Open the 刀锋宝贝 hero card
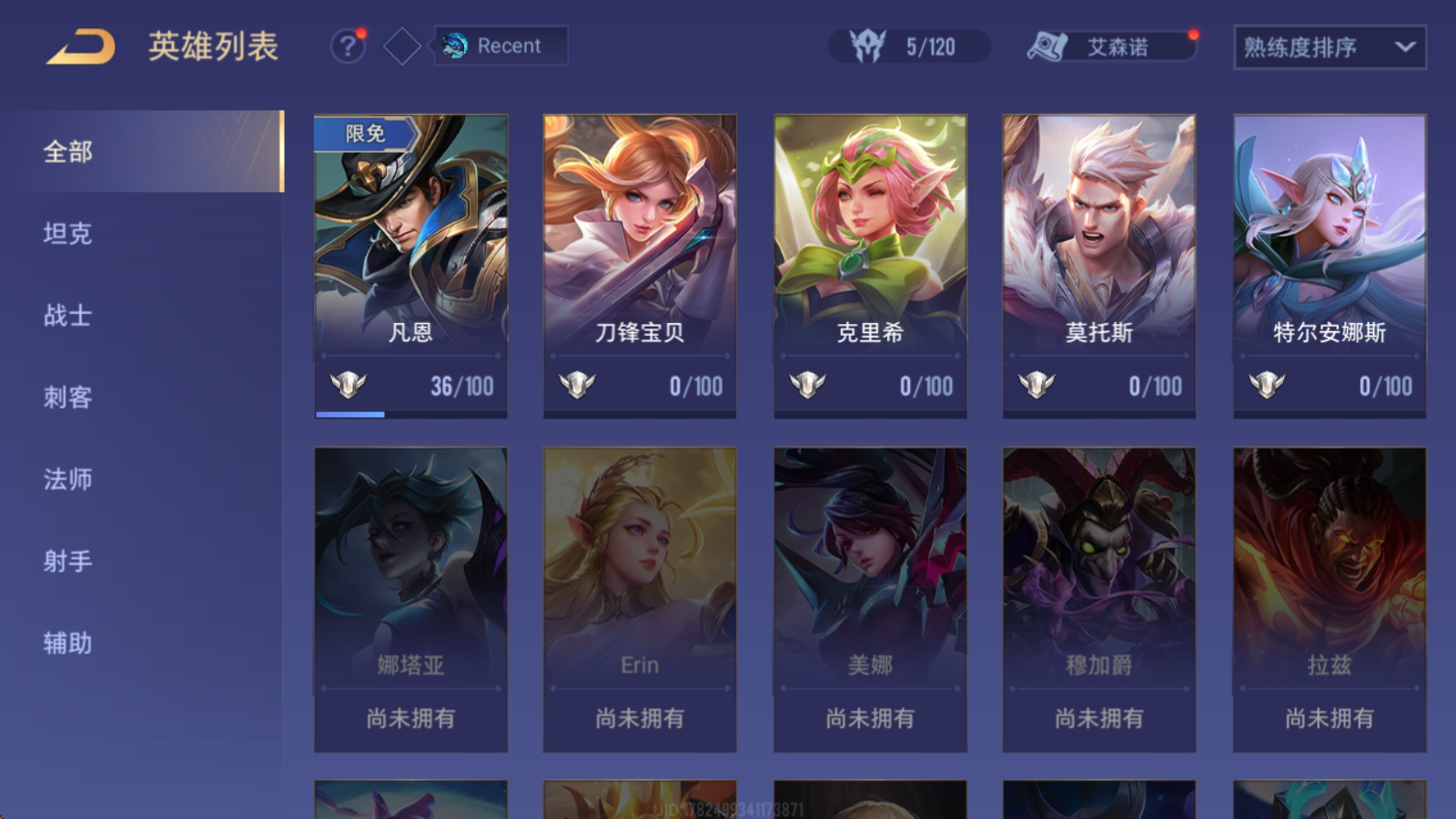The height and width of the screenshot is (819, 1456). pos(640,264)
